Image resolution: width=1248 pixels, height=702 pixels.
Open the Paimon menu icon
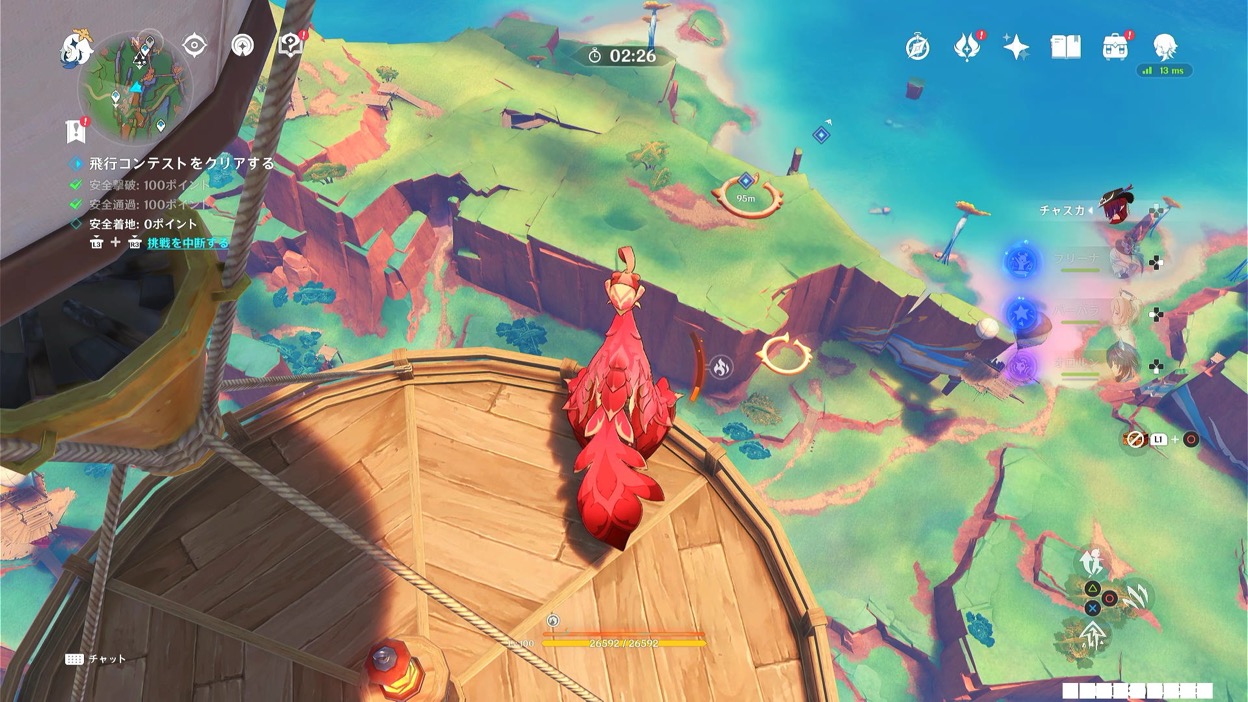click(x=76, y=47)
